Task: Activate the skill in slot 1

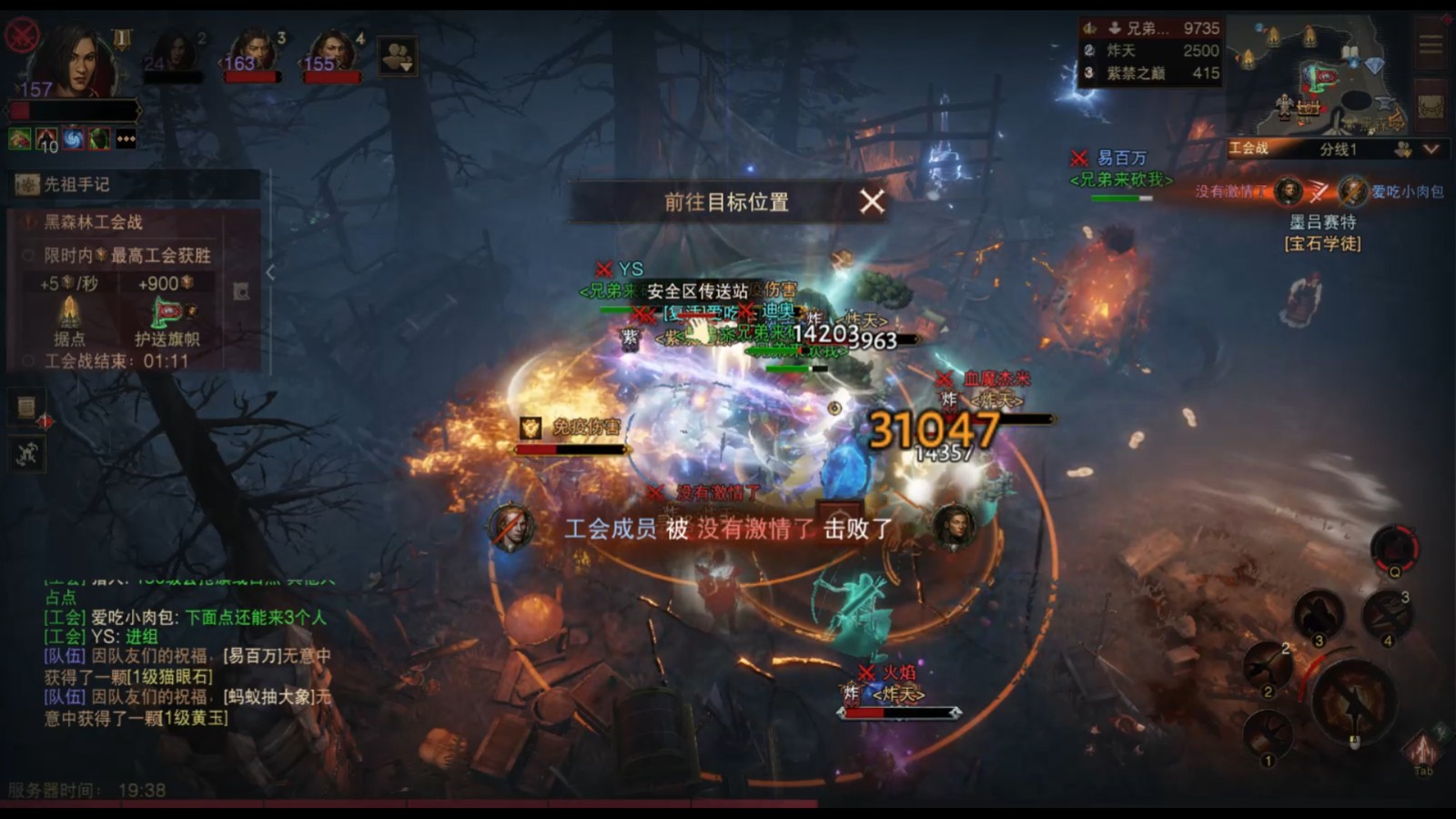Action: tap(1268, 733)
